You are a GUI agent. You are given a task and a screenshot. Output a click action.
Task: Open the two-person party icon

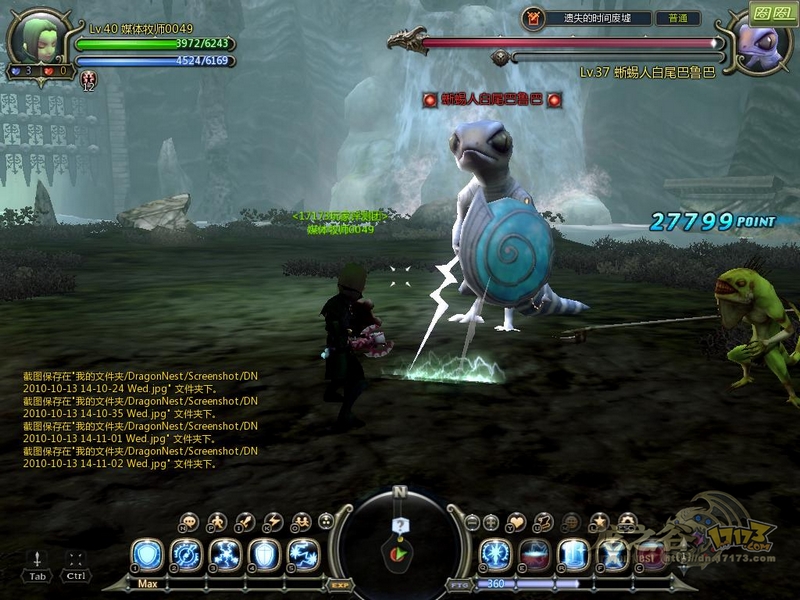click(x=301, y=521)
